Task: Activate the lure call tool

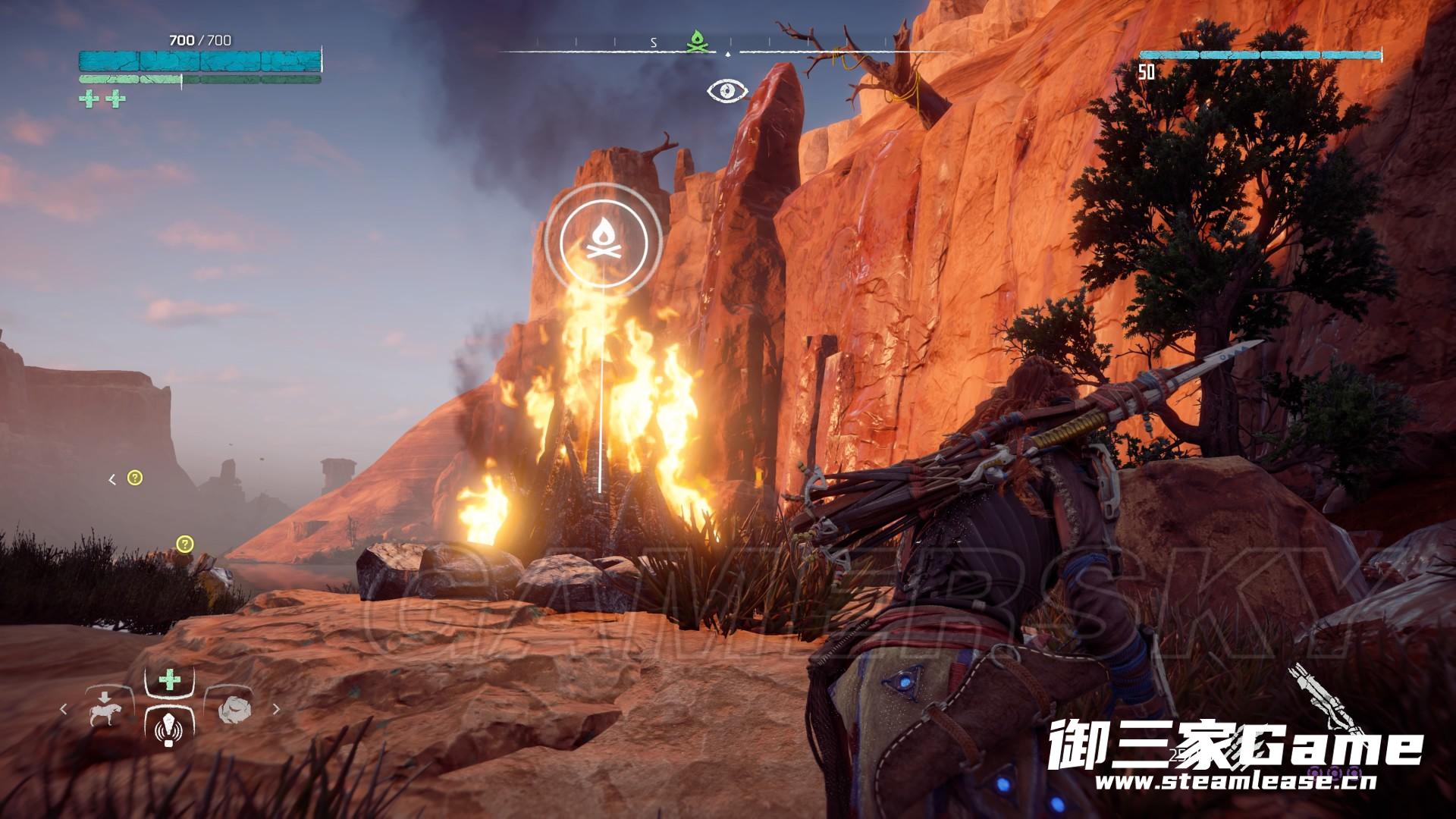Action: click(168, 730)
